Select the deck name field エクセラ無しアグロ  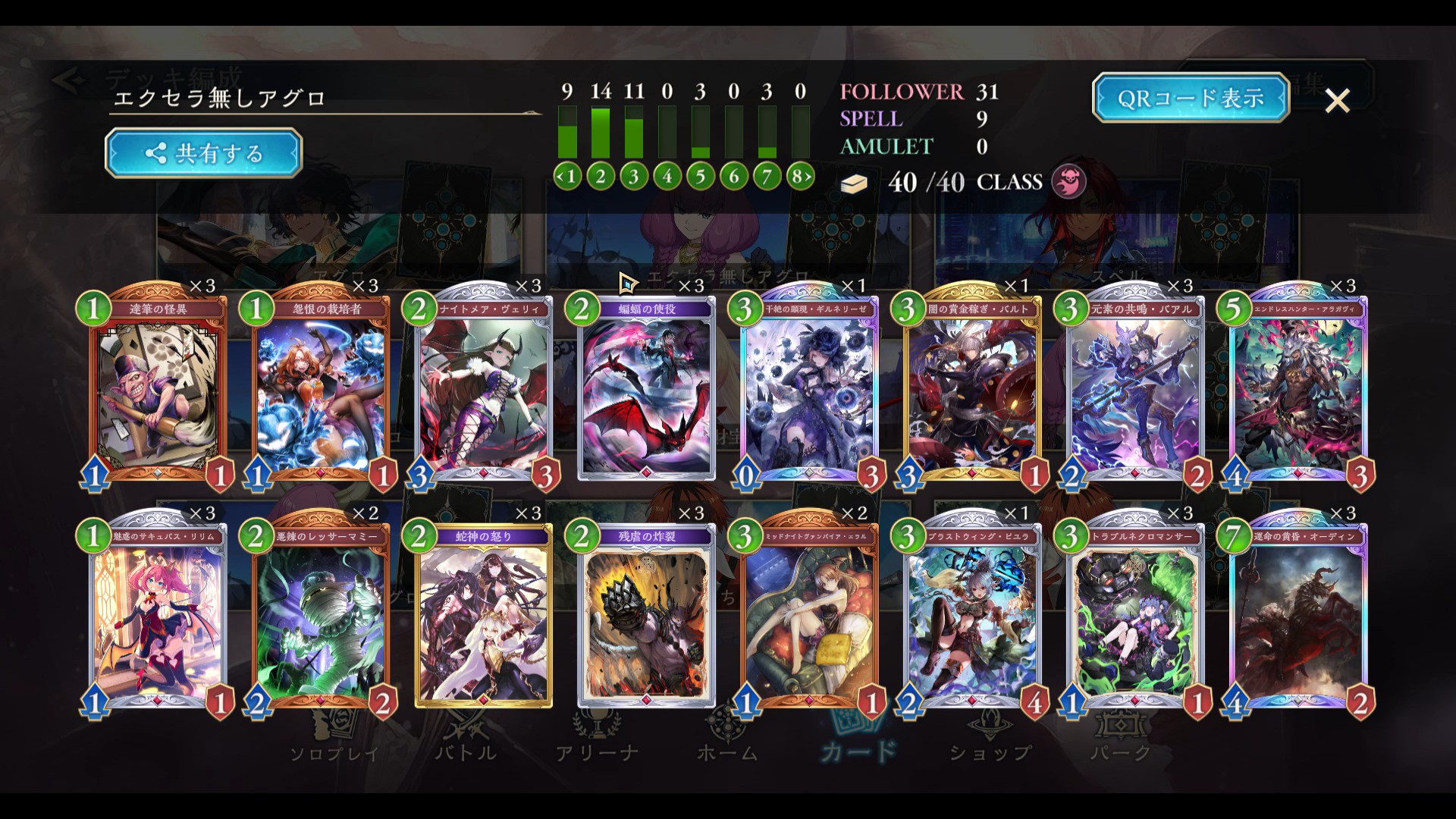(x=325, y=99)
